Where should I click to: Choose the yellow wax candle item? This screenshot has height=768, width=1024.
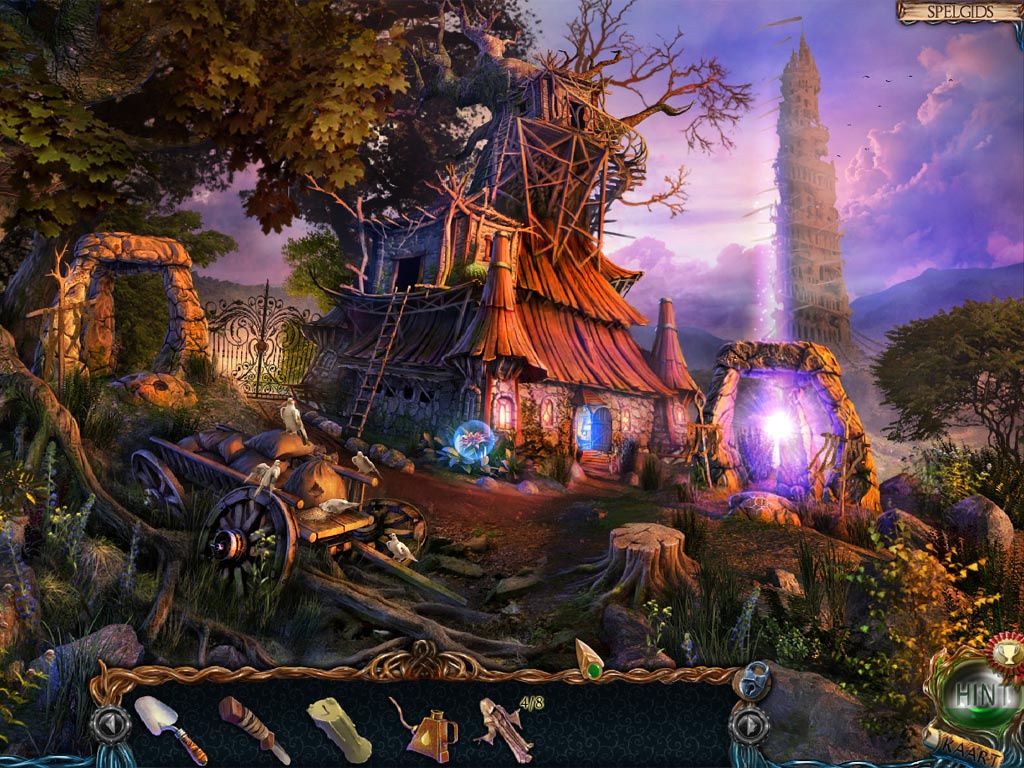338,729
